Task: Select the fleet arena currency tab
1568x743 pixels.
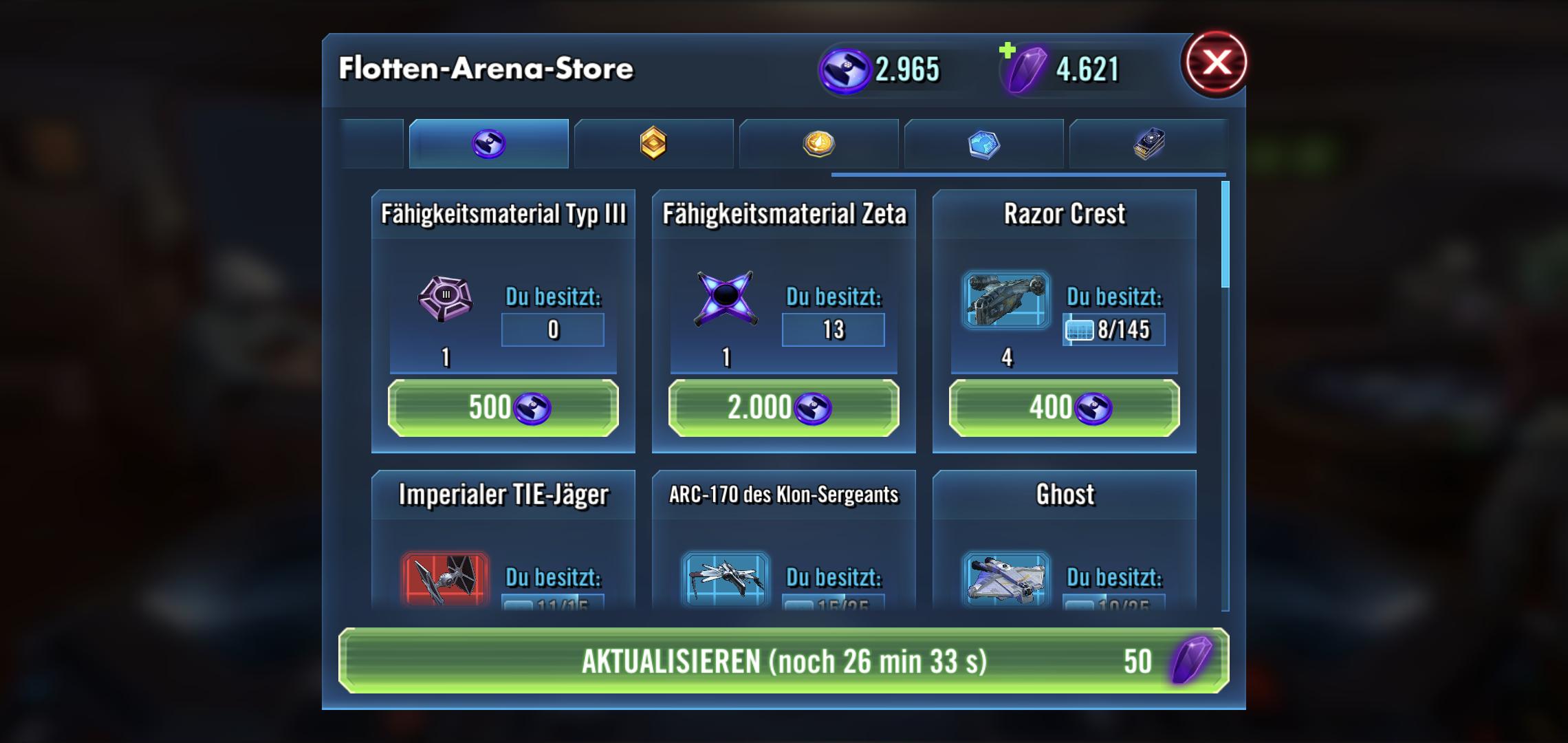Action: [x=488, y=144]
